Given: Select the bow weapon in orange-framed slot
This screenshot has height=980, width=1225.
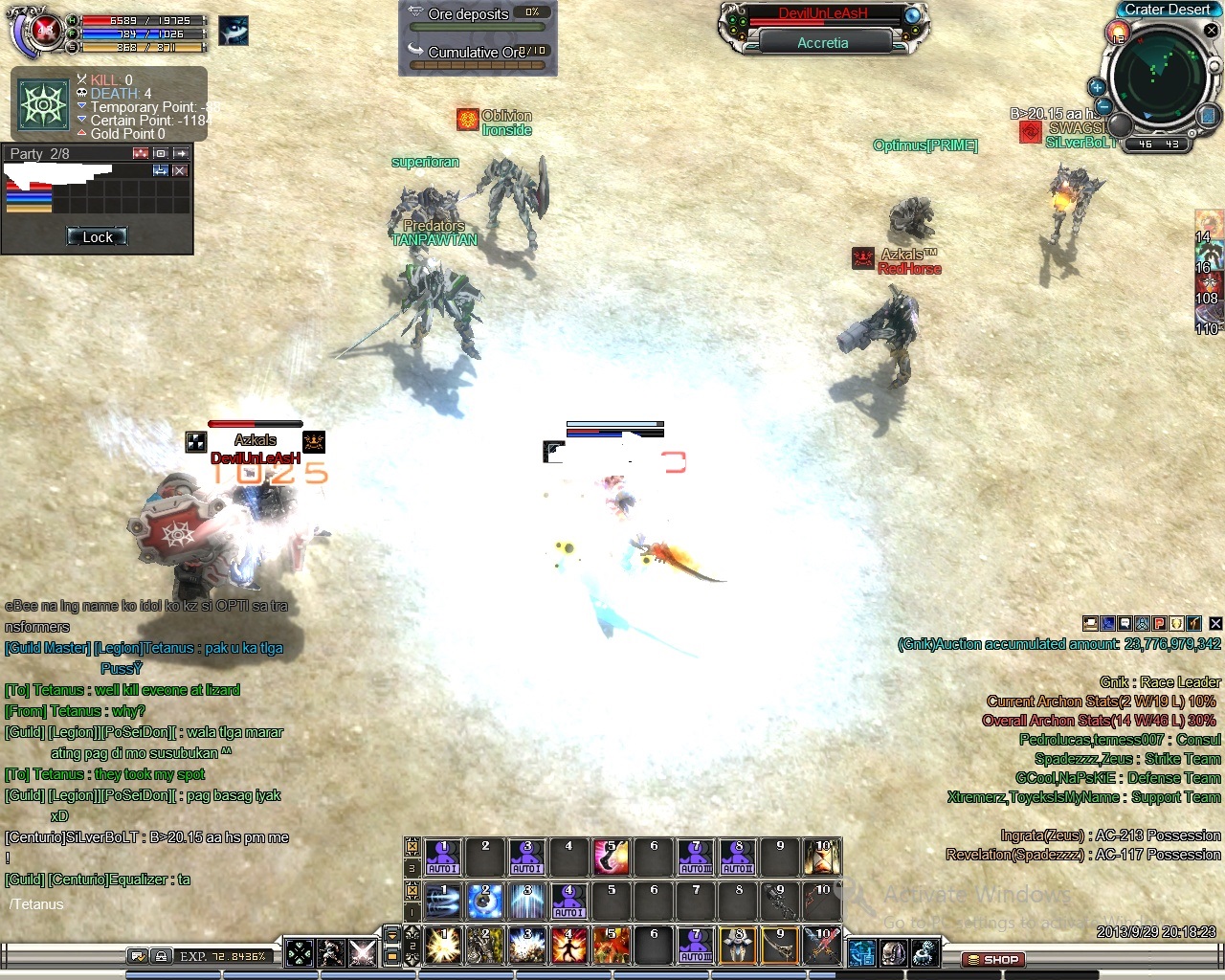Looking at the screenshot, I should click(x=780, y=946).
